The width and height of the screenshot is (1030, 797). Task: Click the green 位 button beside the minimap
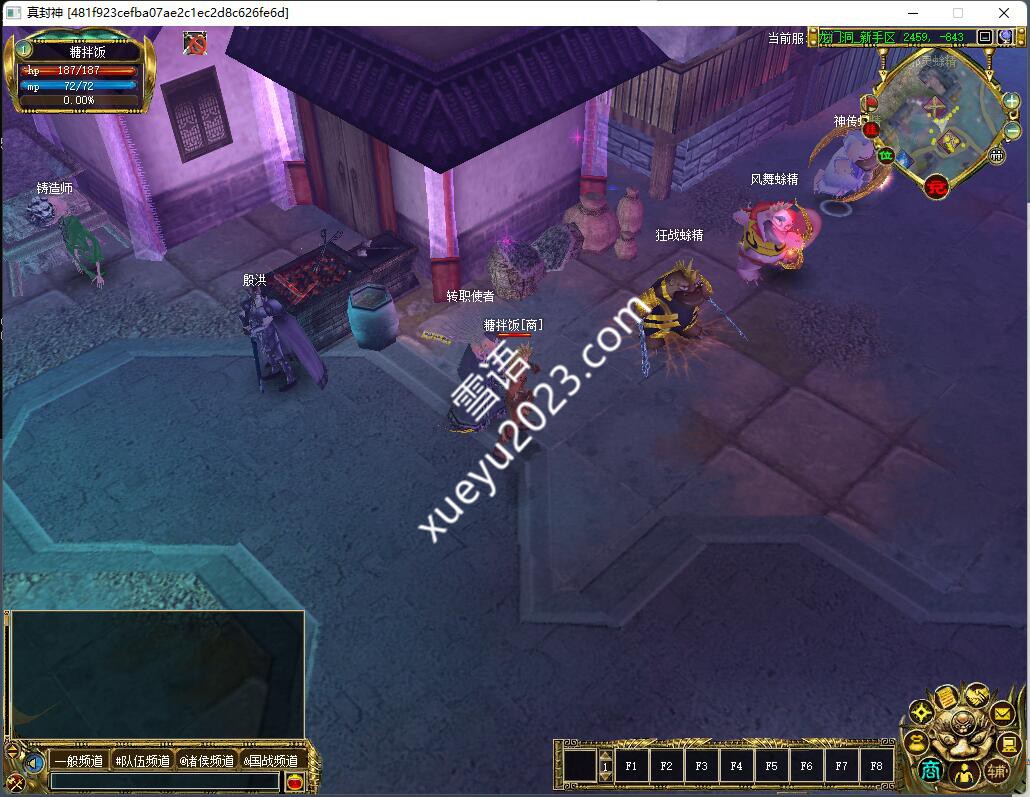coord(885,155)
